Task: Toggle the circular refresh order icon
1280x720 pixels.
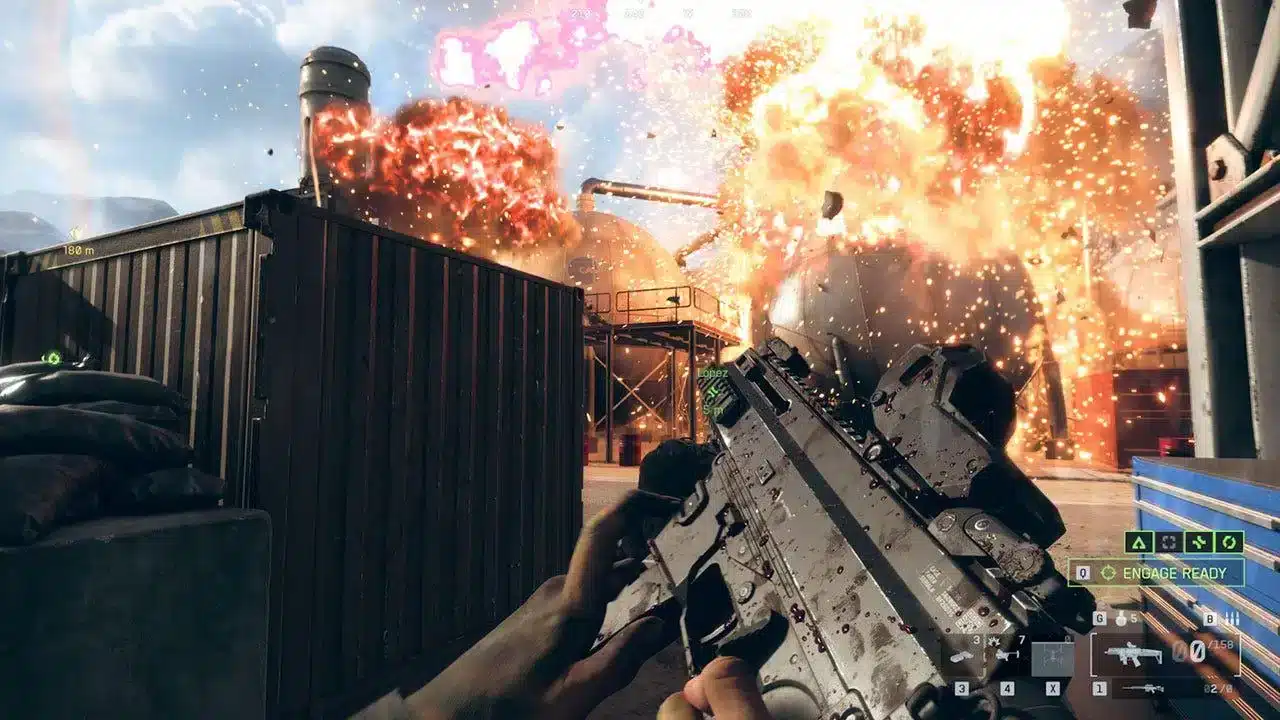Action: coord(1229,542)
